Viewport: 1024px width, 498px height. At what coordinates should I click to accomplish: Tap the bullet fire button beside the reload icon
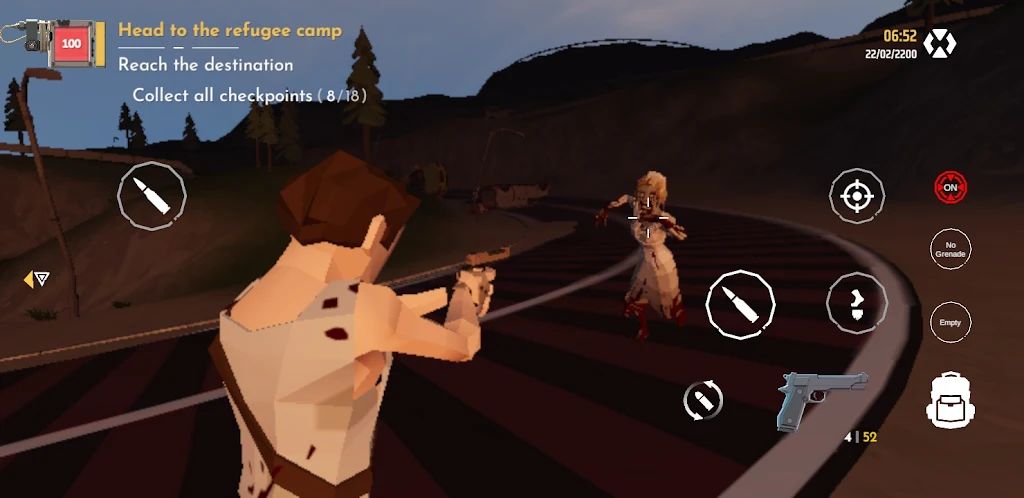[x=740, y=304]
